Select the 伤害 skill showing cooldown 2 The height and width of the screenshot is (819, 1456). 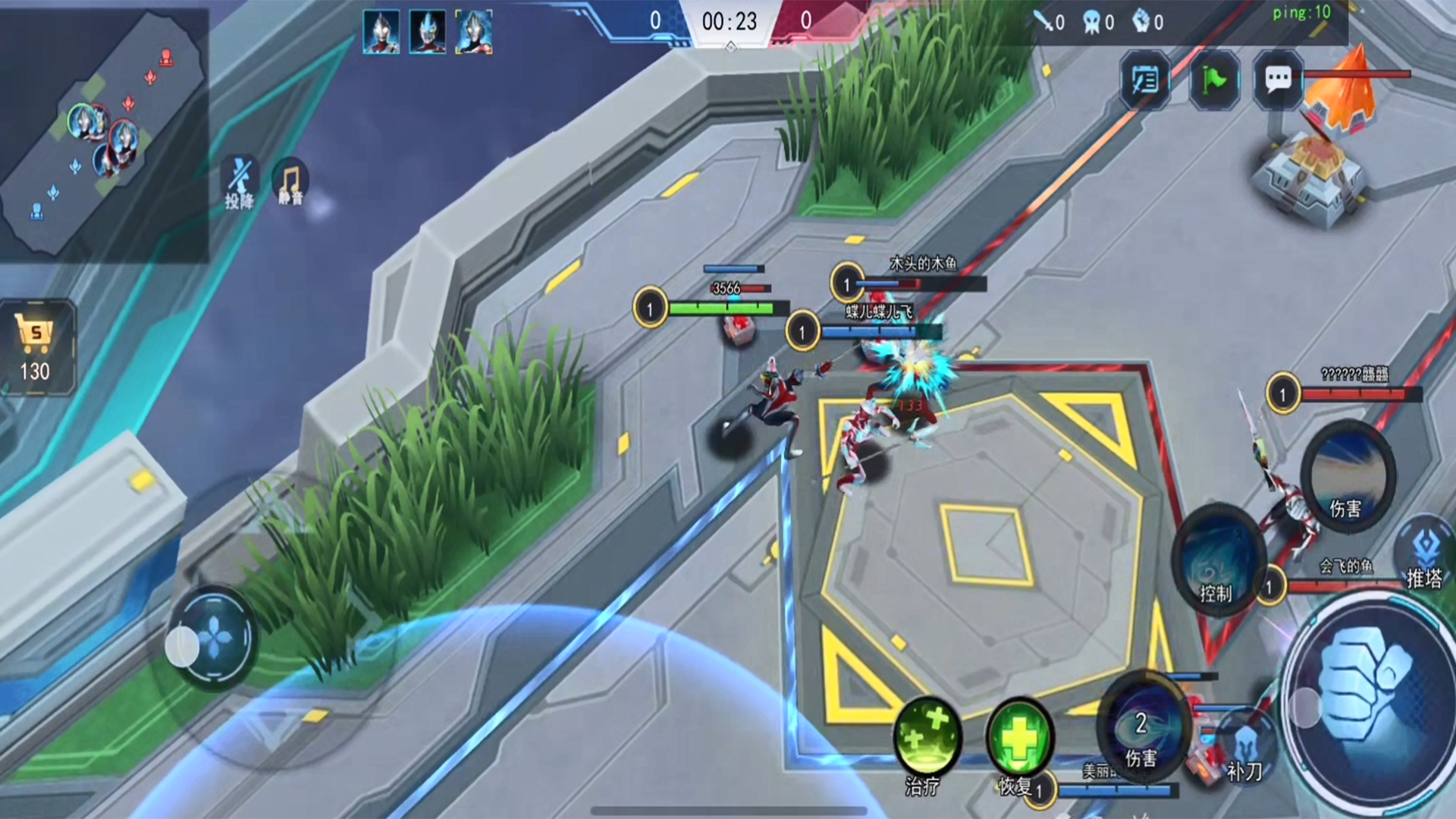[1141, 728]
